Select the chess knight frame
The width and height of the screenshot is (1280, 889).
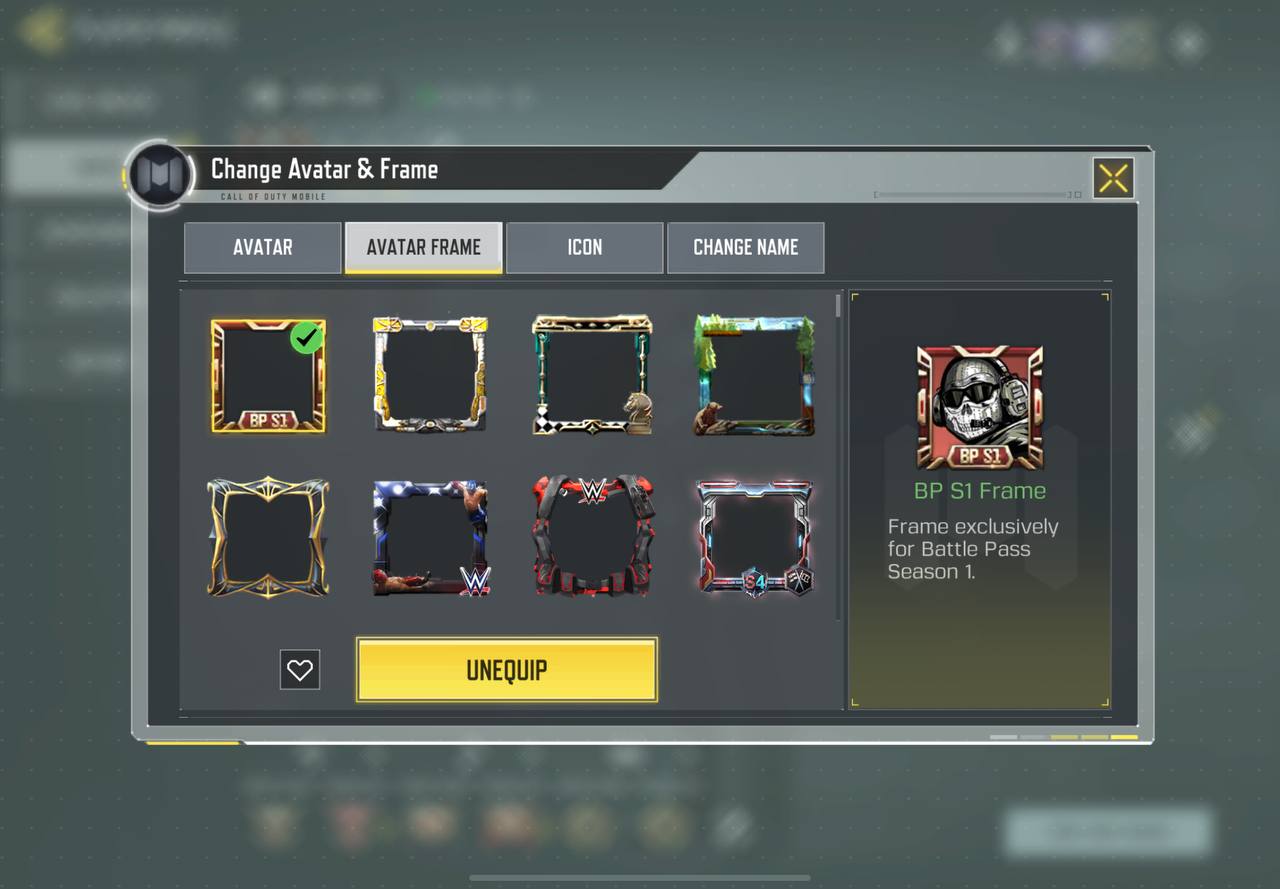(x=592, y=376)
